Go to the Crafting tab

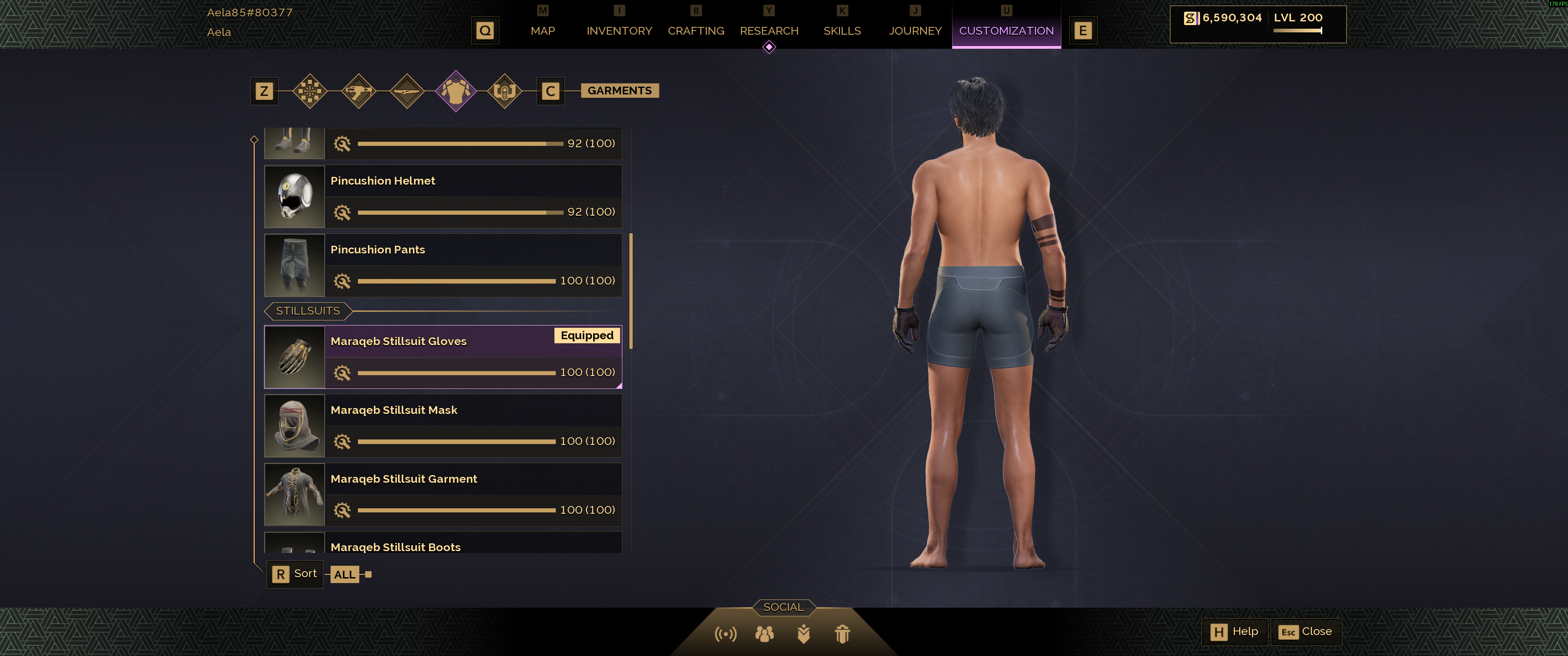tap(695, 31)
